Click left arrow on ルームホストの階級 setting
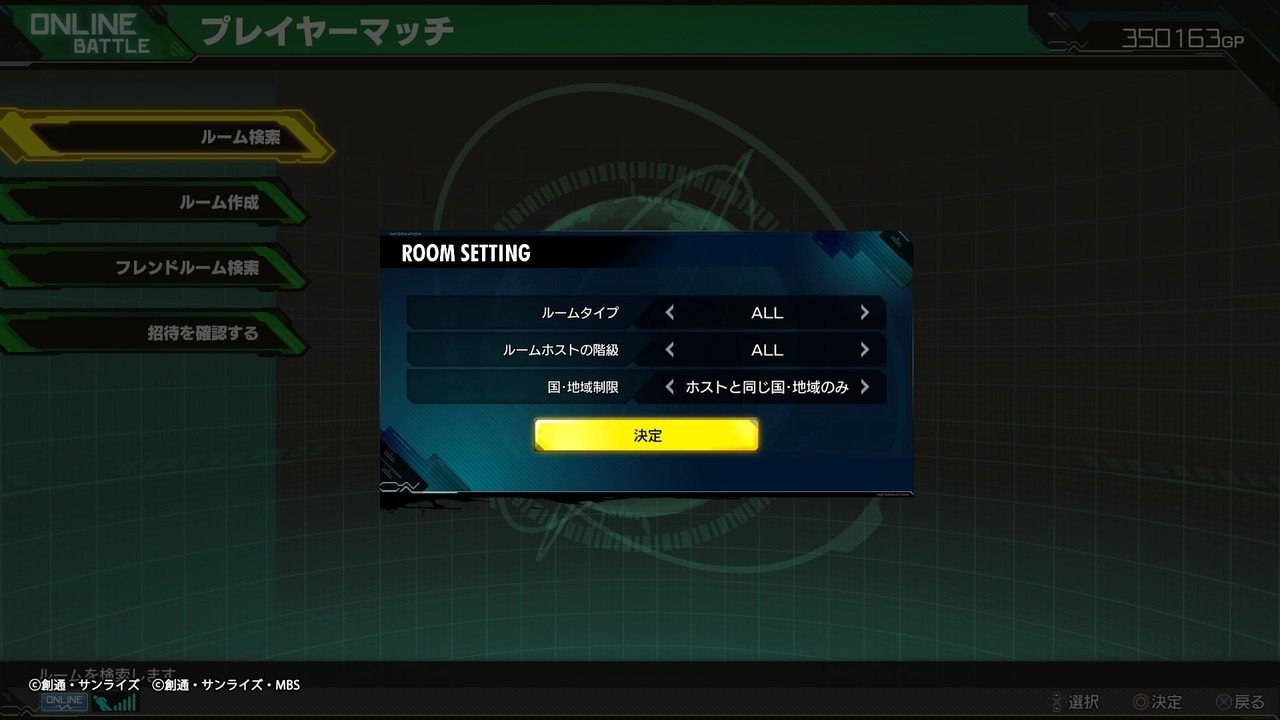Screen dimensions: 1280x720 click(x=668, y=350)
